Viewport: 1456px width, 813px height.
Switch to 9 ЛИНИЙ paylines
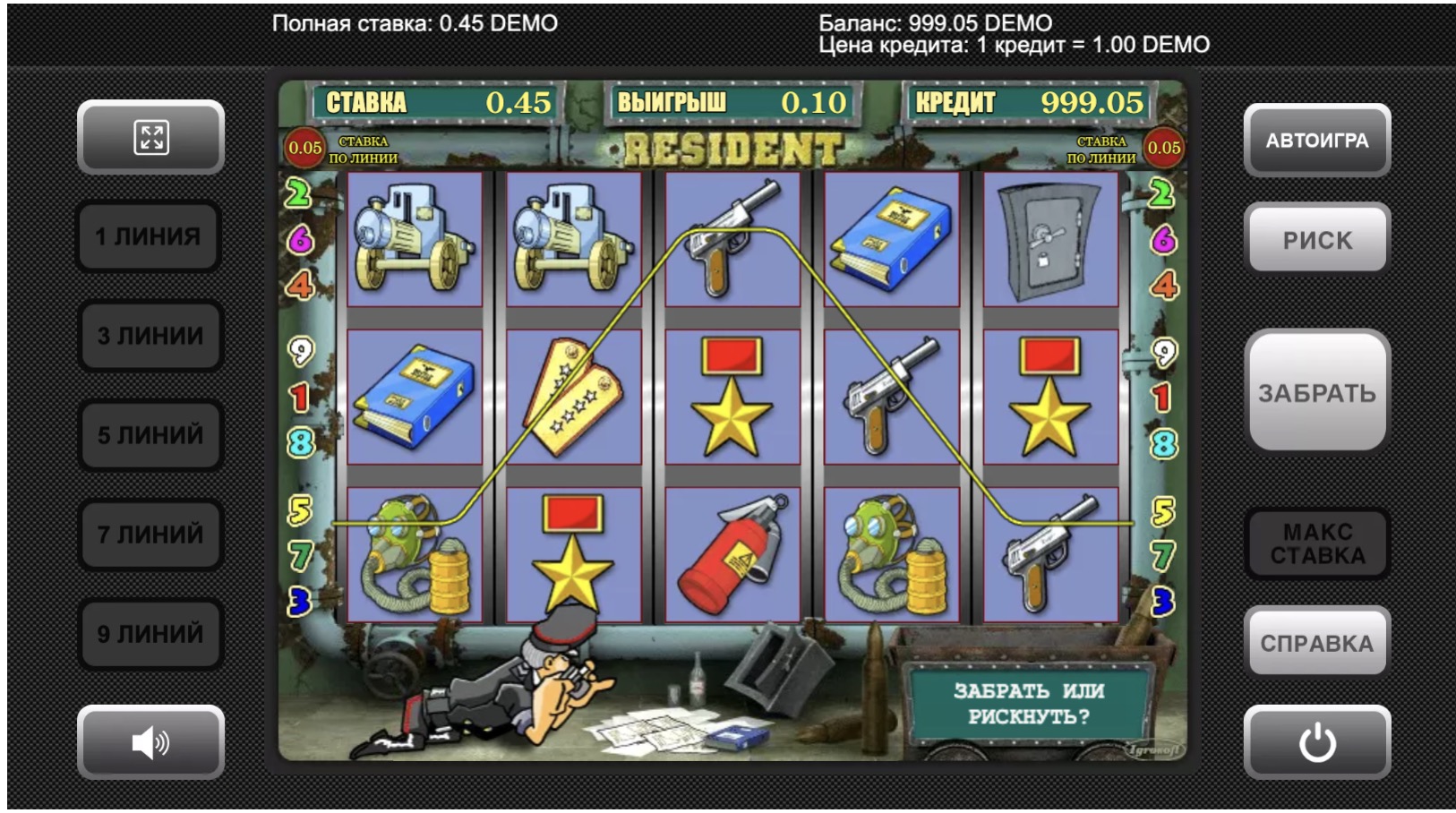pyautogui.click(x=150, y=634)
